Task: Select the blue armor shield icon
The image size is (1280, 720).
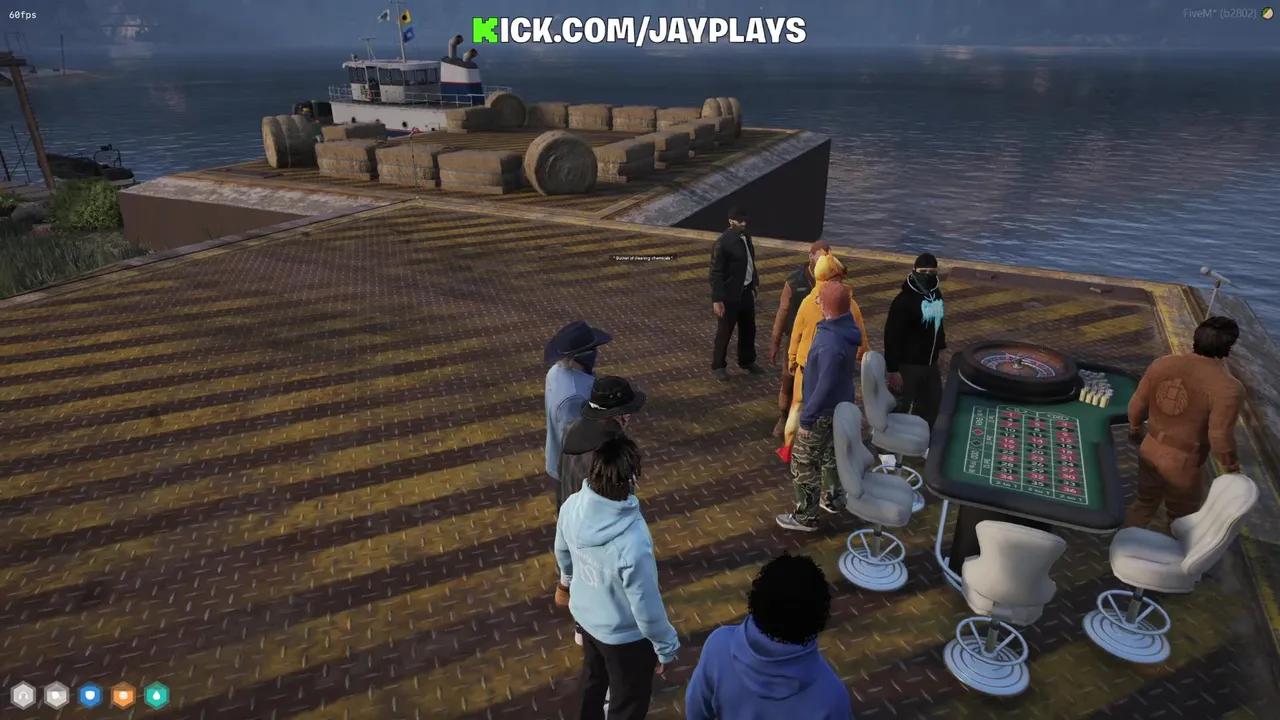Action: pos(89,695)
